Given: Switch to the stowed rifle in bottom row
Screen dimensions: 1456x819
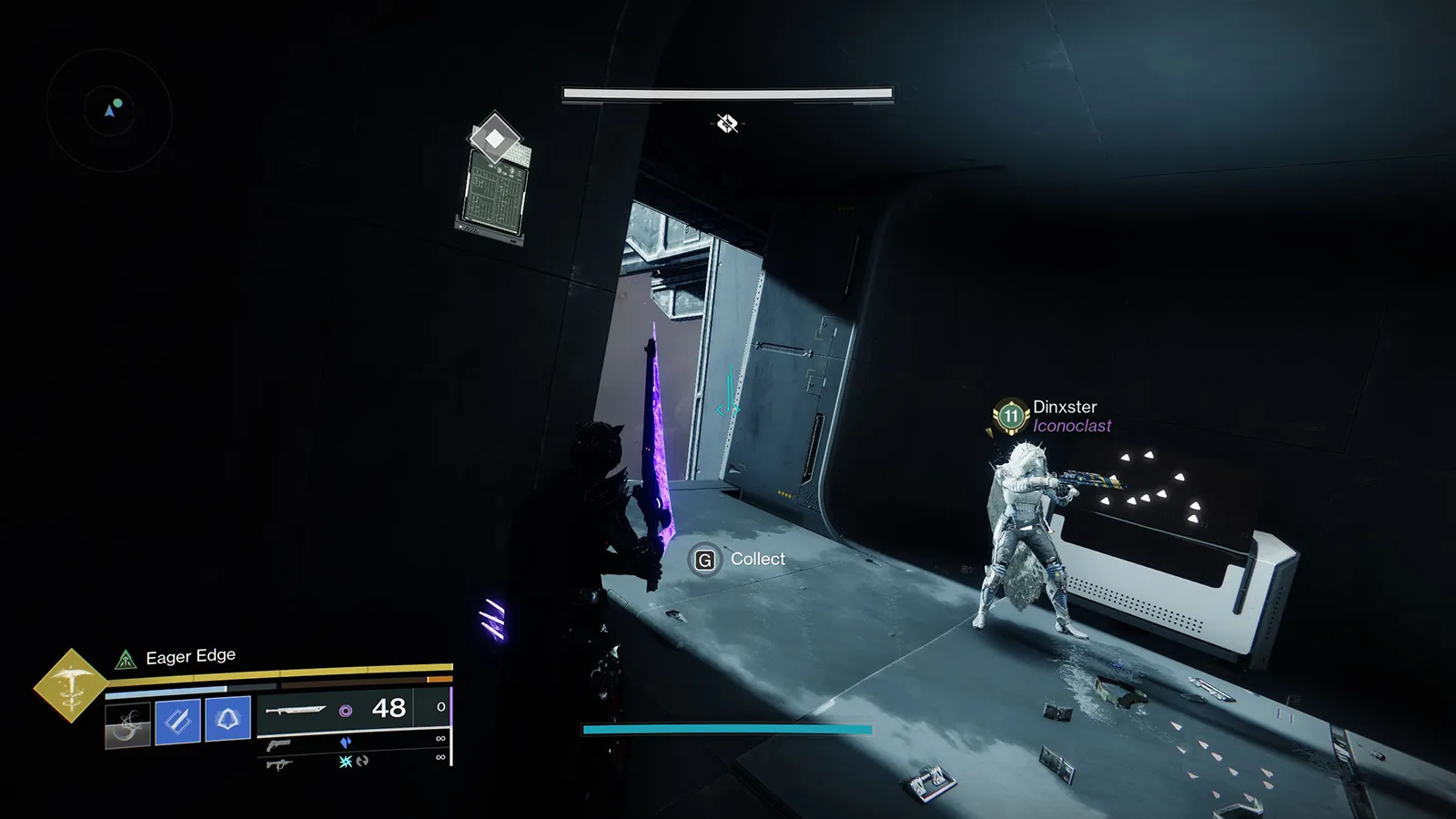Looking at the screenshot, I should click(x=278, y=763).
